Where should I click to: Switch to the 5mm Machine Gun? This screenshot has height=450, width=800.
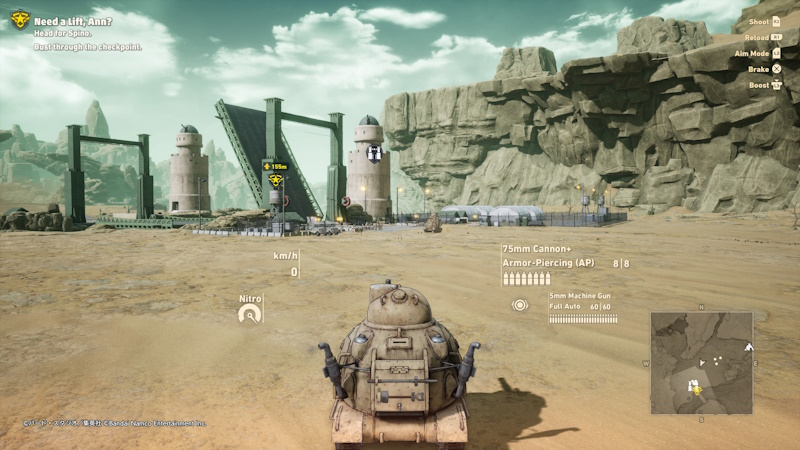581,296
